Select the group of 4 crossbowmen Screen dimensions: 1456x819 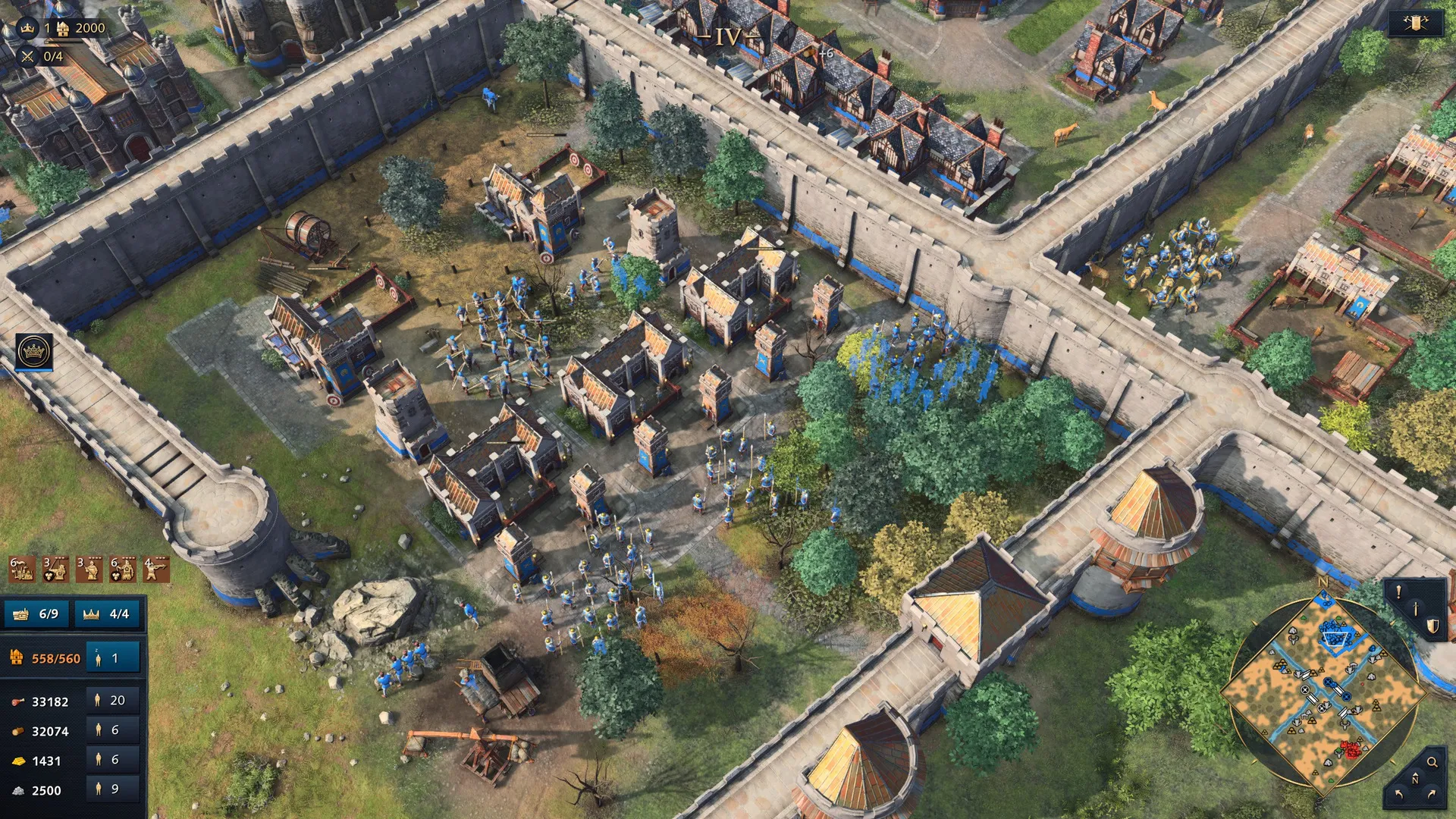156,569
